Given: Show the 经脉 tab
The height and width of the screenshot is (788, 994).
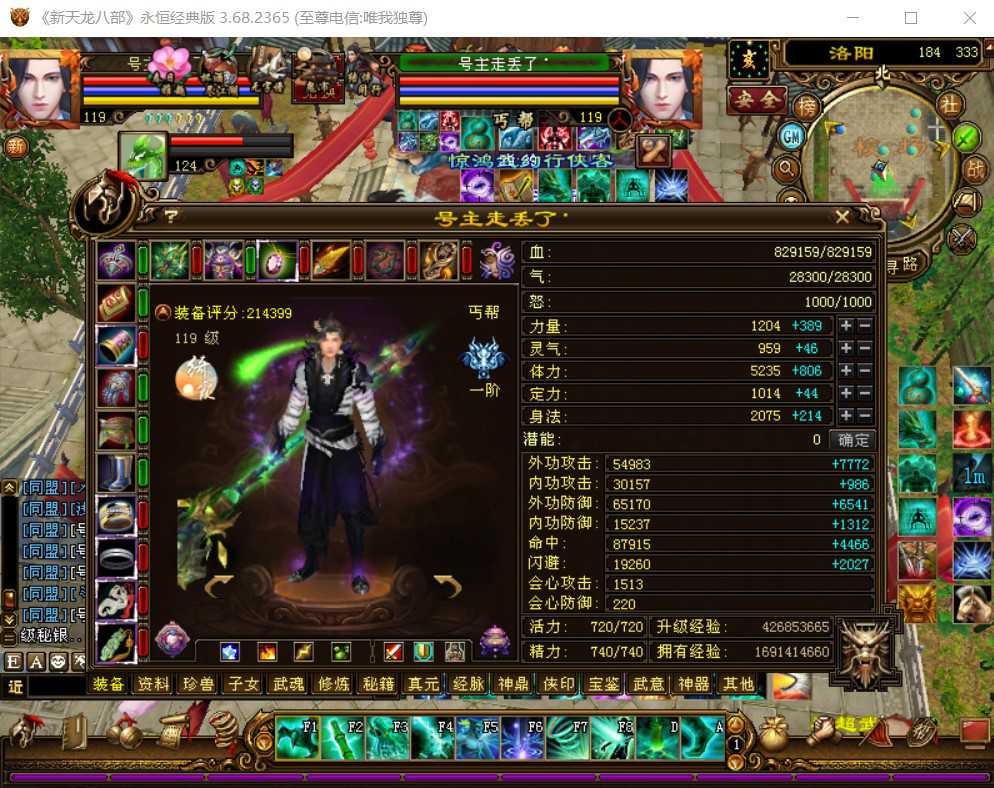Looking at the screenshot, I should 468,684.
